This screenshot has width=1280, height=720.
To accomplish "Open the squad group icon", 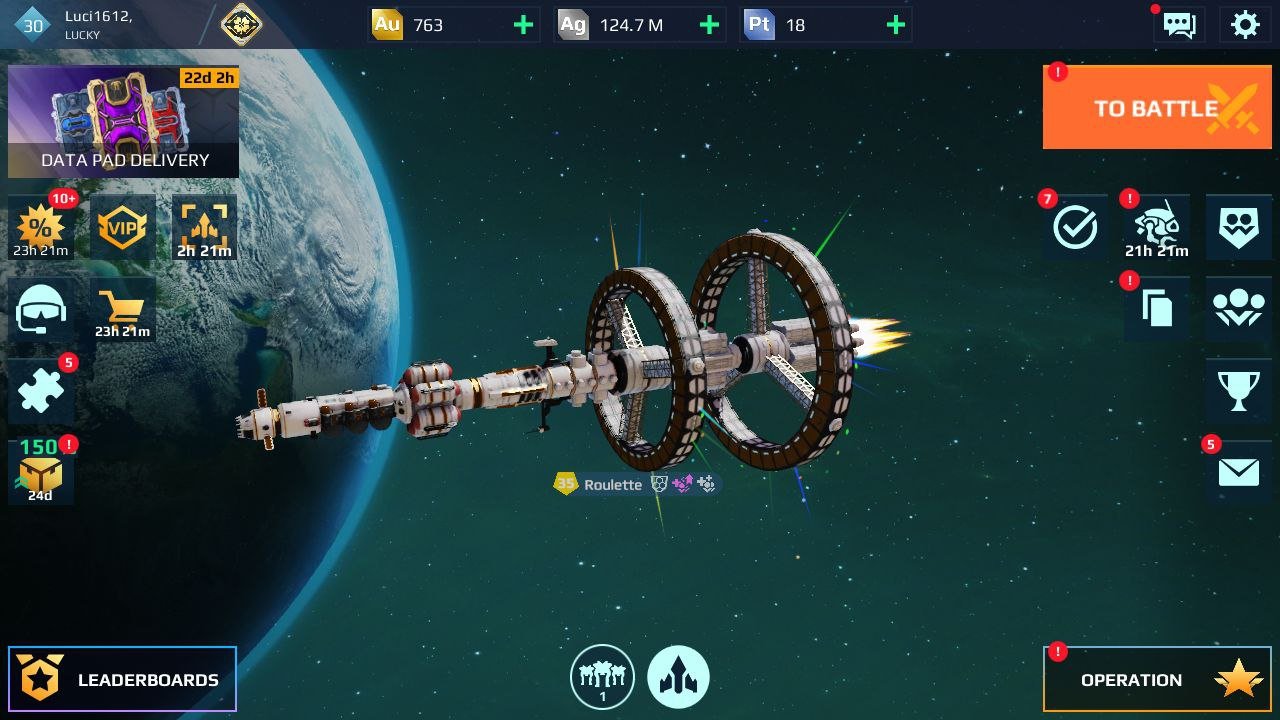I will [1239, 310].
